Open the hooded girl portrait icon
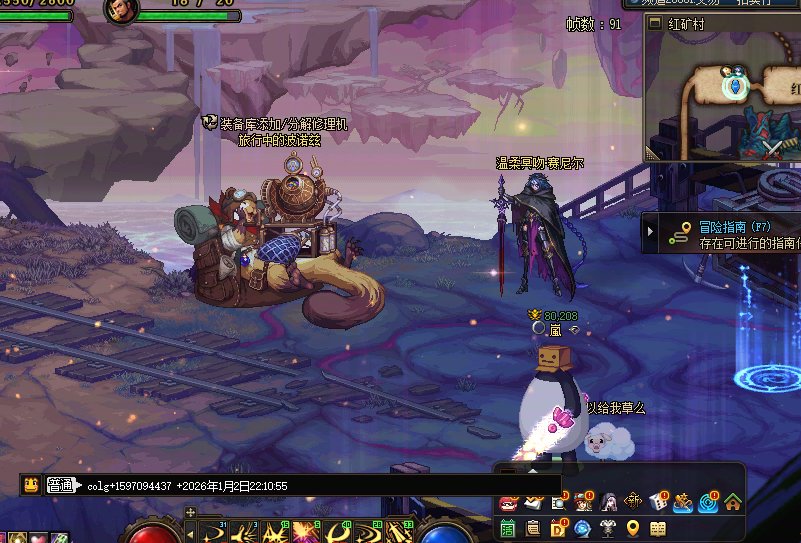 coord(608,503)
